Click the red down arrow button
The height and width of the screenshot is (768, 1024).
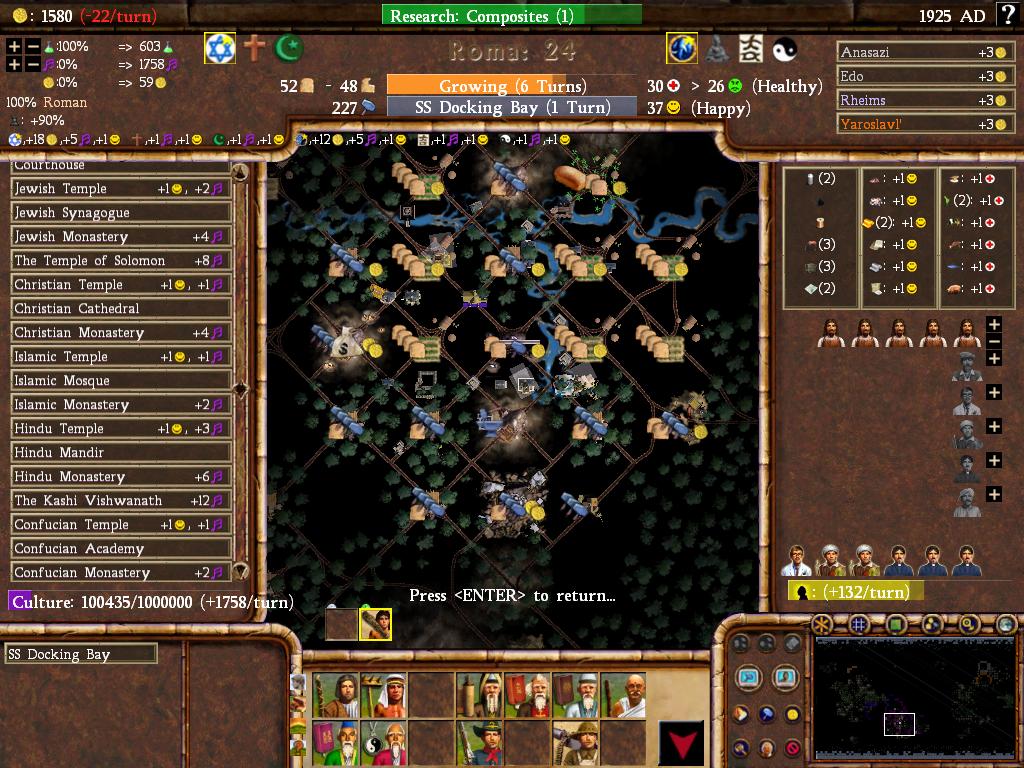click(680, 743)
